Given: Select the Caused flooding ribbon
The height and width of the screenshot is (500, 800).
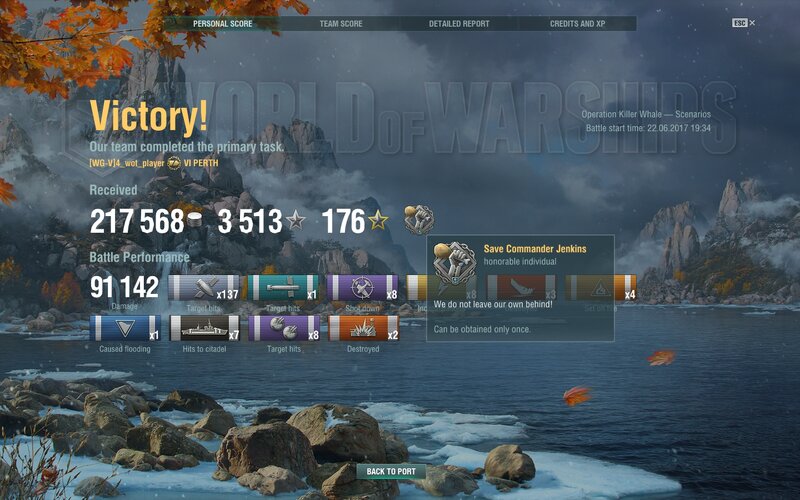Looking at the screenshot, I should 125,329.
